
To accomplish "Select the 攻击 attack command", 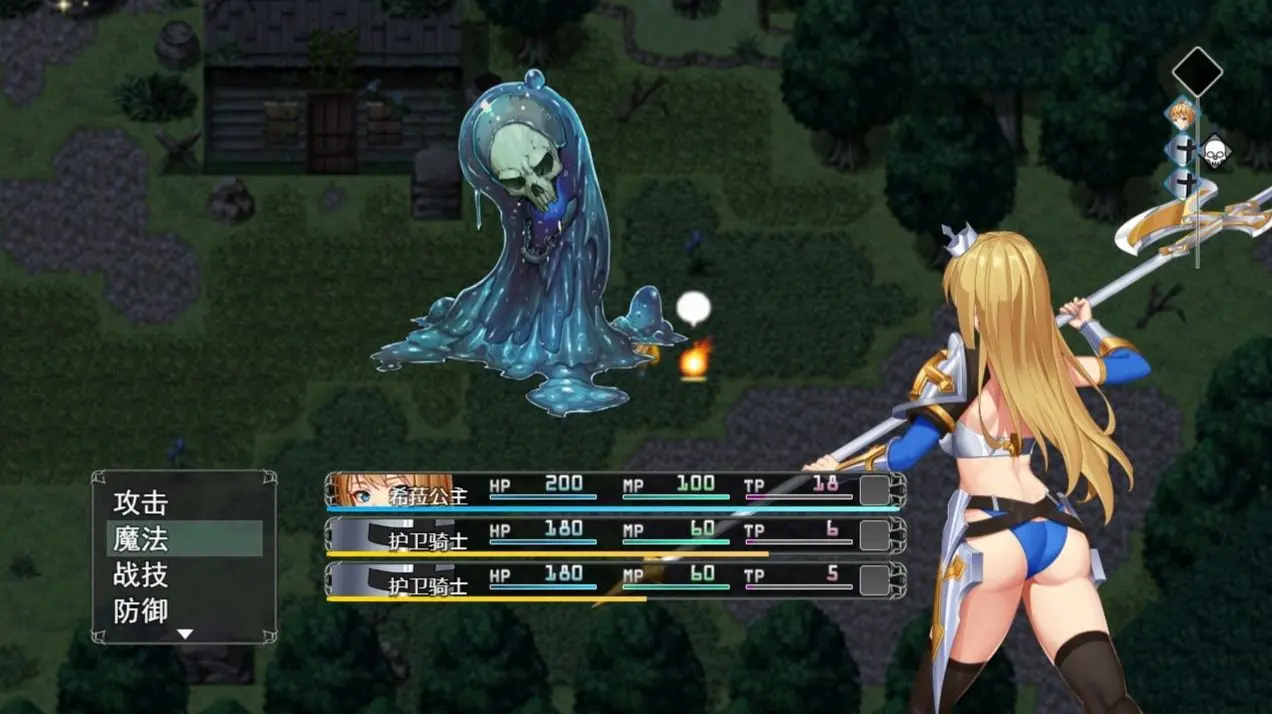I will pyautogui.click(x=141, y=502).
